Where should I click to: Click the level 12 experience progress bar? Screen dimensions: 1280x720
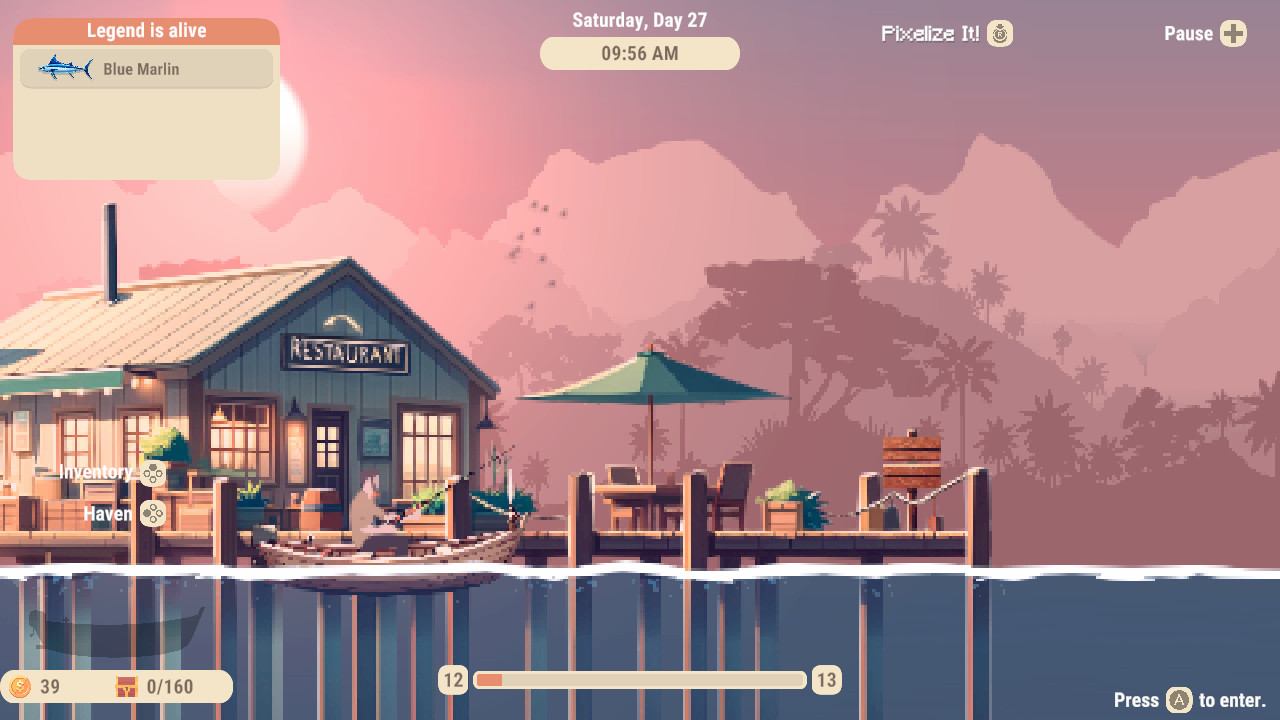639,679
